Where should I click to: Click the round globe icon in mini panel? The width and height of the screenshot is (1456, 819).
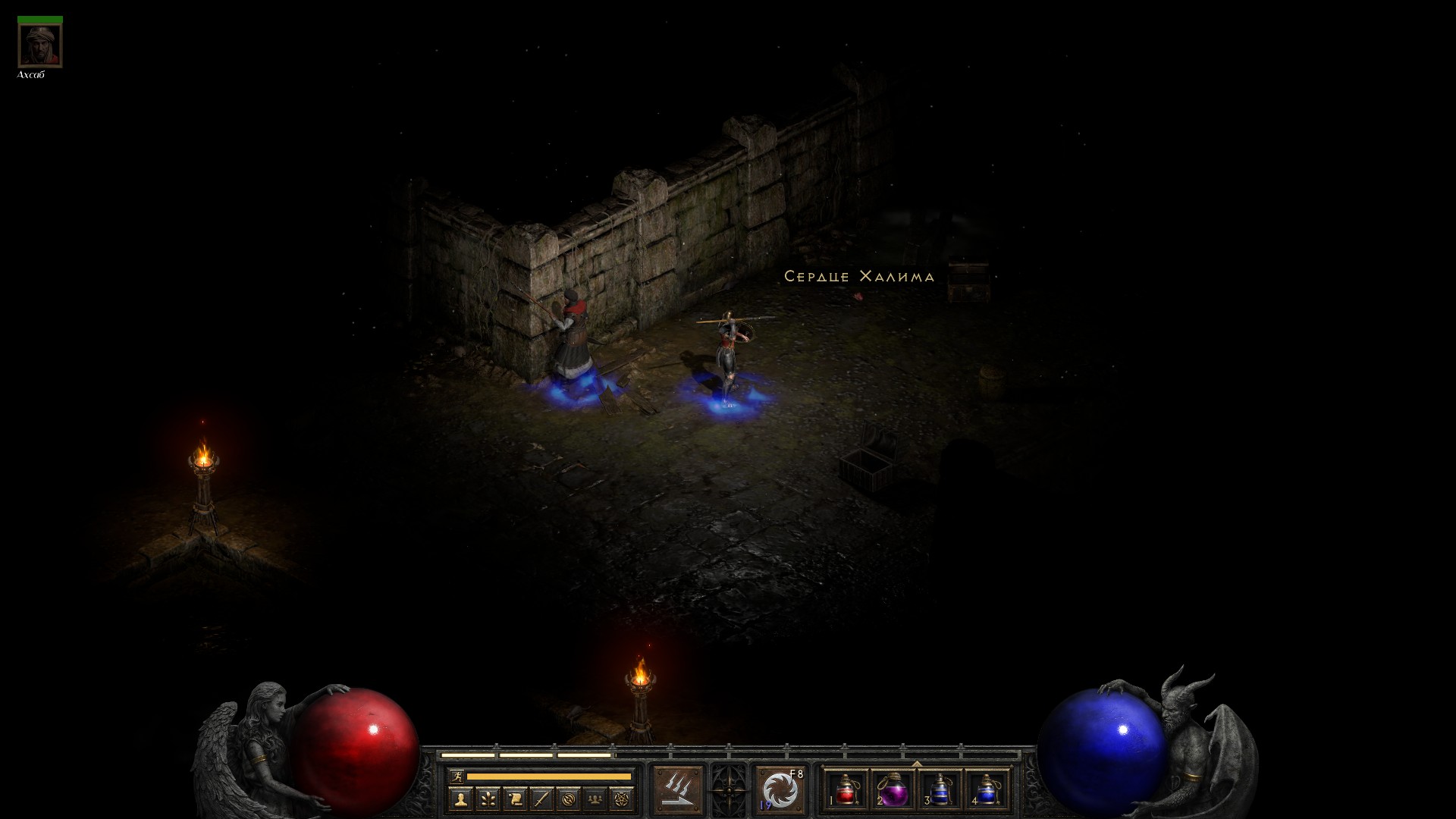(569, 799)
